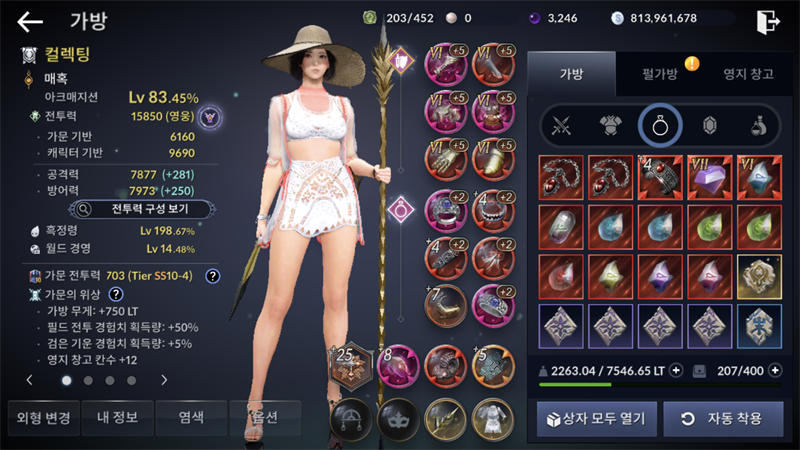Show 가문 전투력 help question mark
This screenshot has width=800, height=450.
pos(213,275)
